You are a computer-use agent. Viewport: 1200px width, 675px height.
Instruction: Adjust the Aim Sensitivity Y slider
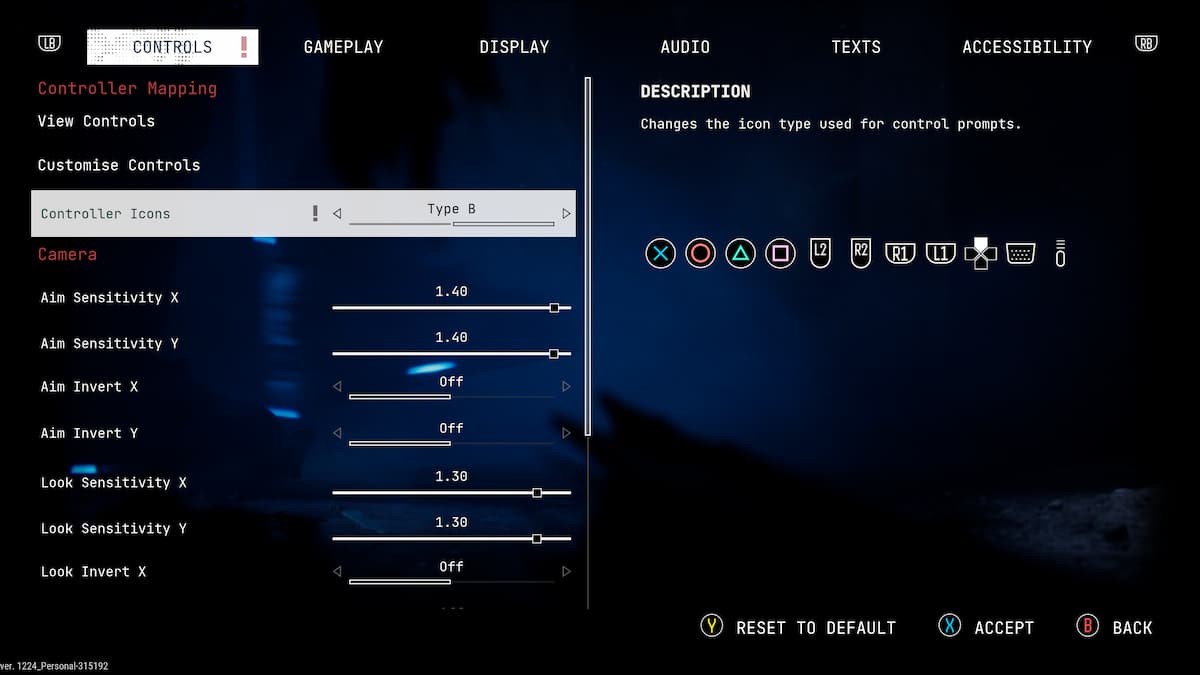(x=554, y=354)
